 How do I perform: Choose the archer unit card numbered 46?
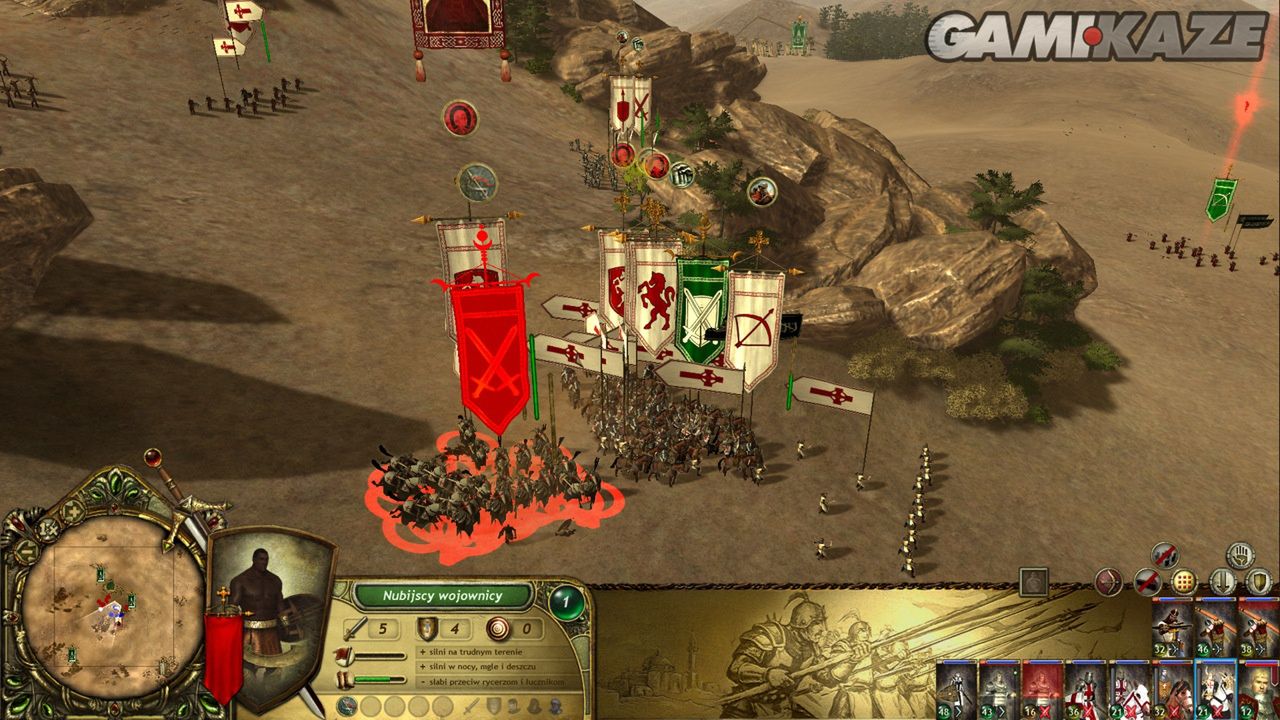pyautogui.click(x=1216, y=629)
